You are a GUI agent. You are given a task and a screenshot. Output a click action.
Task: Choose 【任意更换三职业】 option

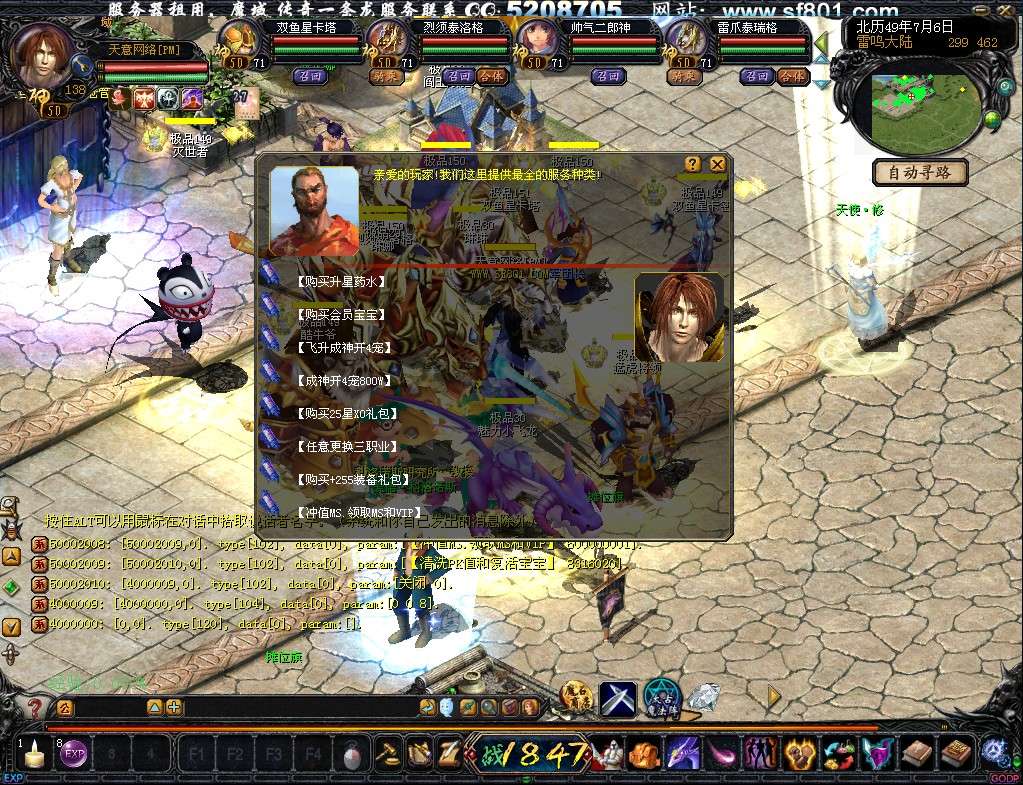pos(347,446)
